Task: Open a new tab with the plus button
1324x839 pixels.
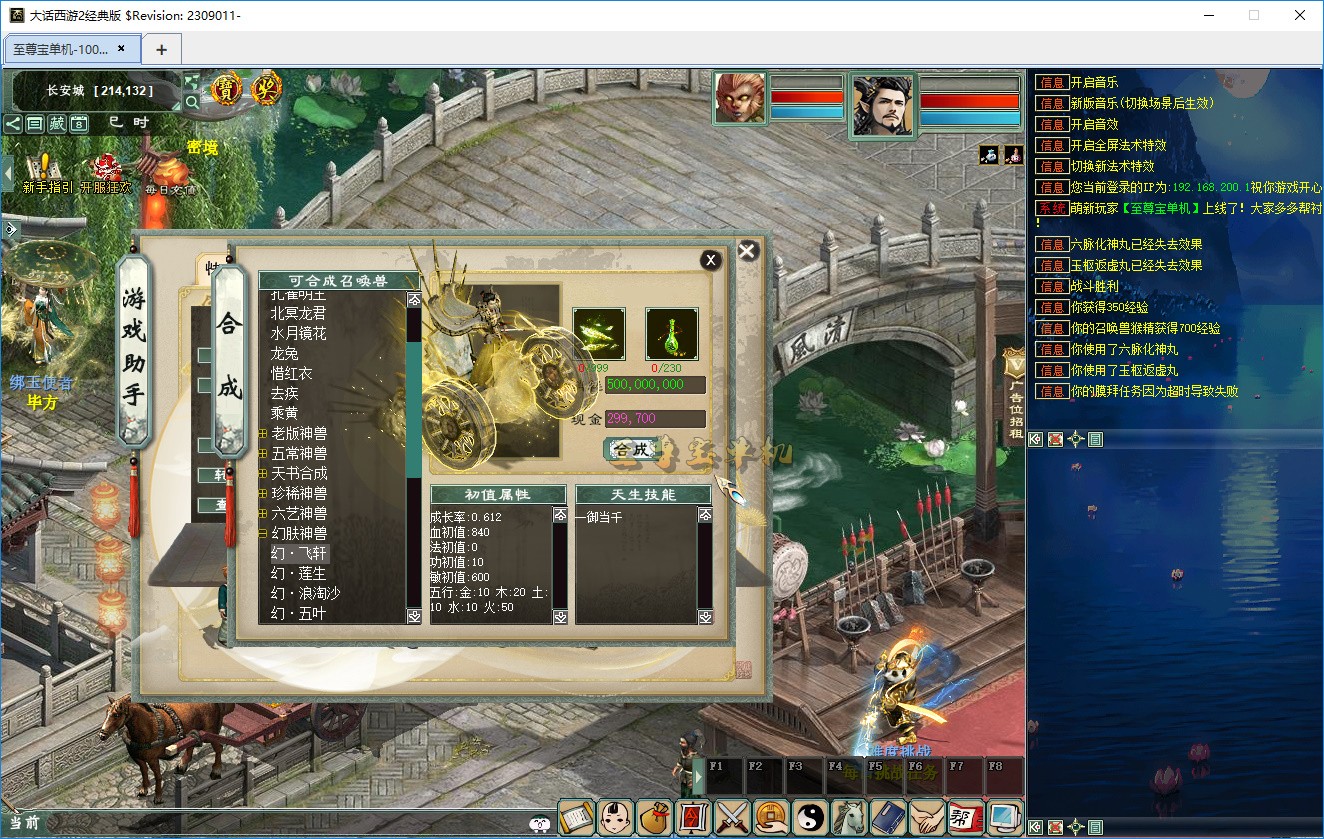Action: coord(161,49)
